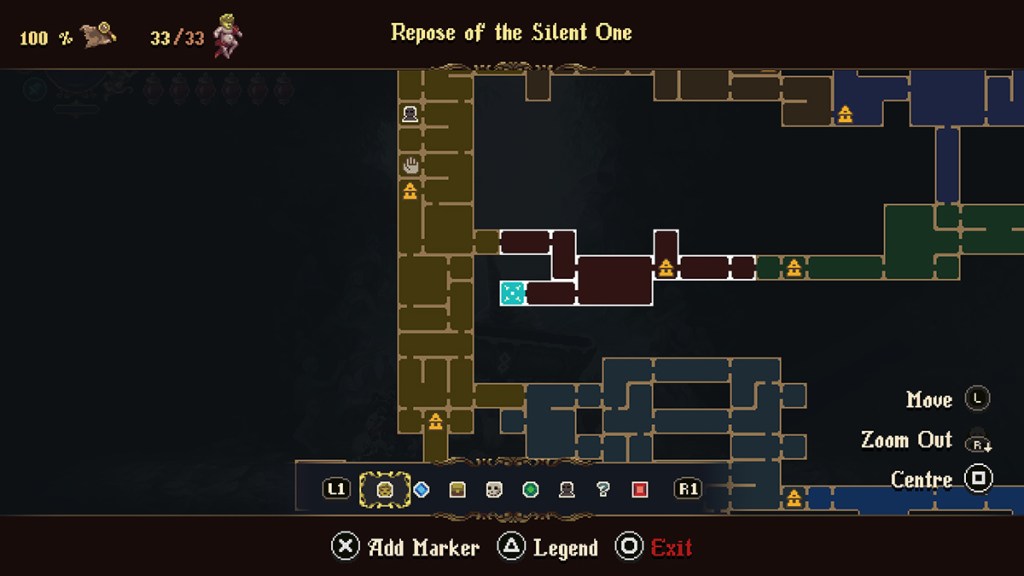Image resolution: width=1024 pixels, height=576 pixels.
Task: Select the hand icon on the map
Action: [x=410, y=165]
